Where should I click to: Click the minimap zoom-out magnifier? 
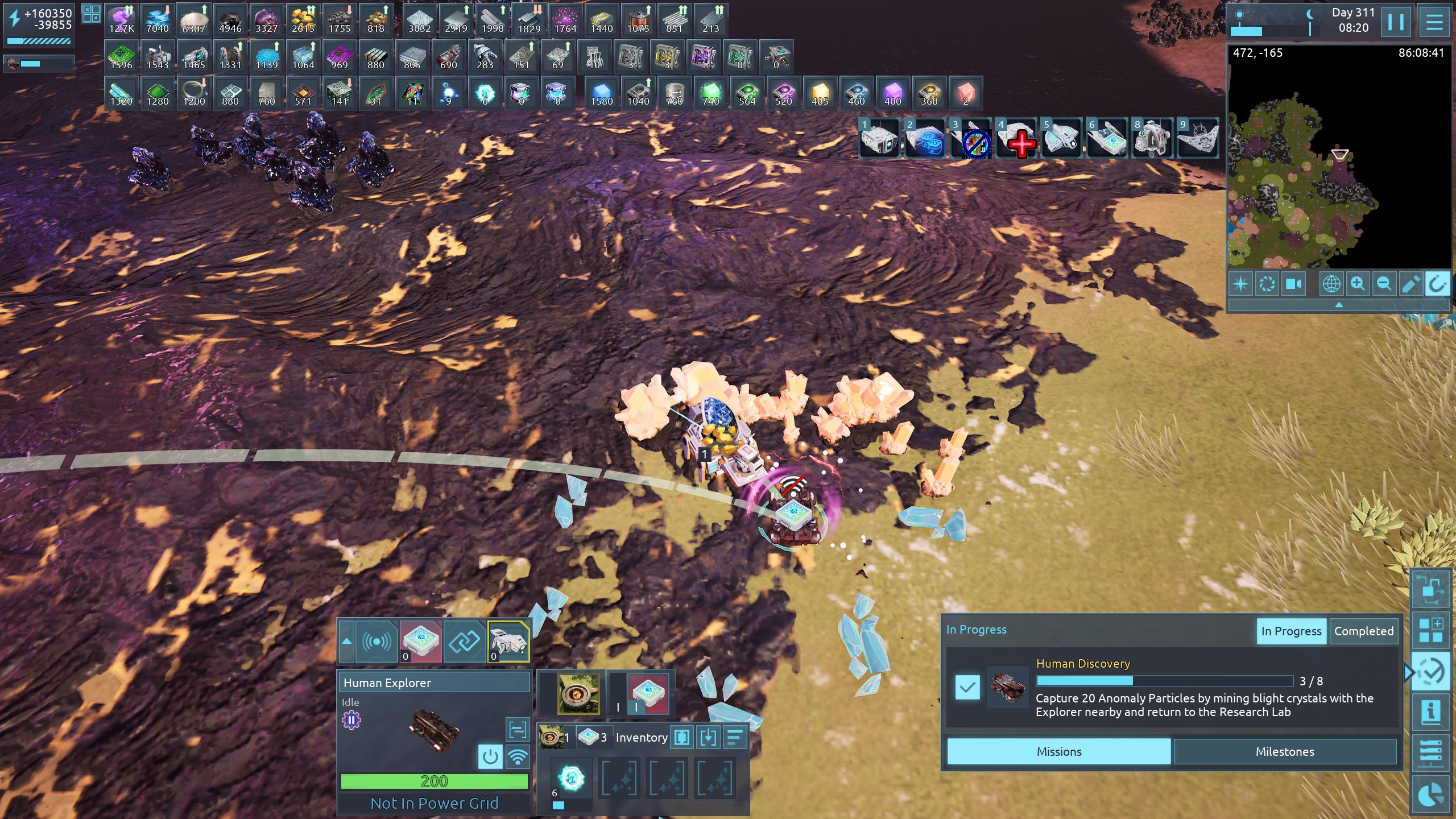tap(1384, 283)
